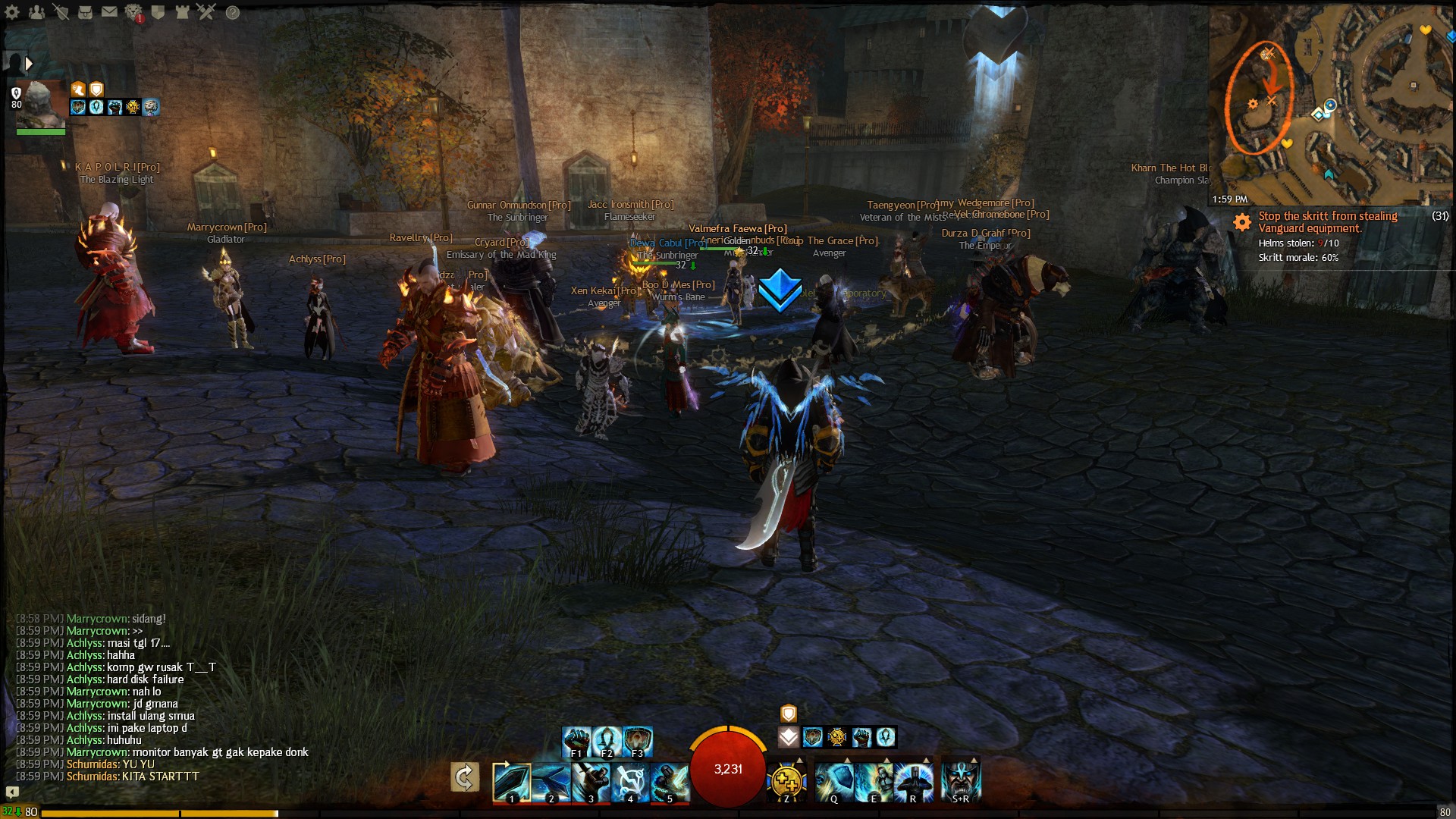Open the help question mark icon

tap(232, 12)
